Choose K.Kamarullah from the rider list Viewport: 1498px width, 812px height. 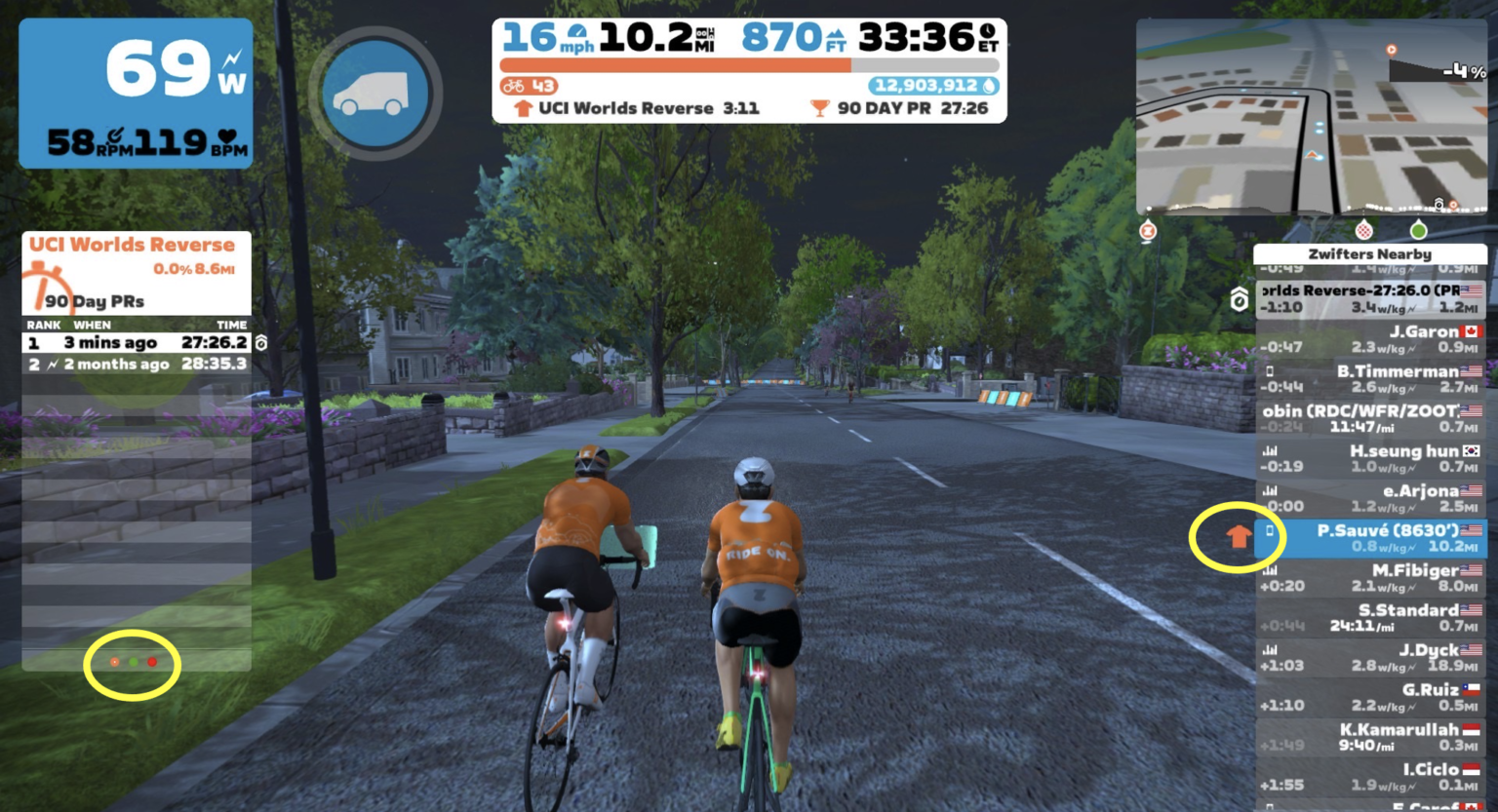click(1370, 737)
